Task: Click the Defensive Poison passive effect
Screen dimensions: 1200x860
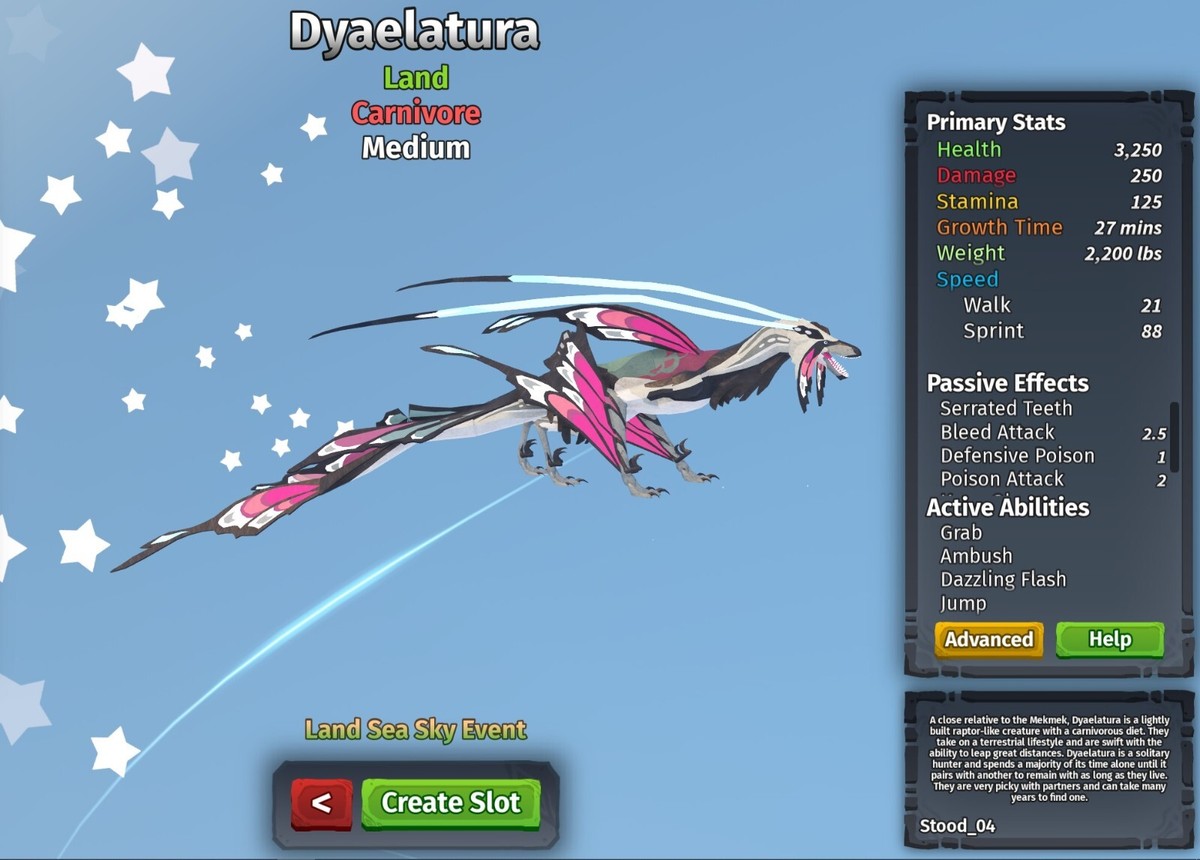Action: [1017, 456]
